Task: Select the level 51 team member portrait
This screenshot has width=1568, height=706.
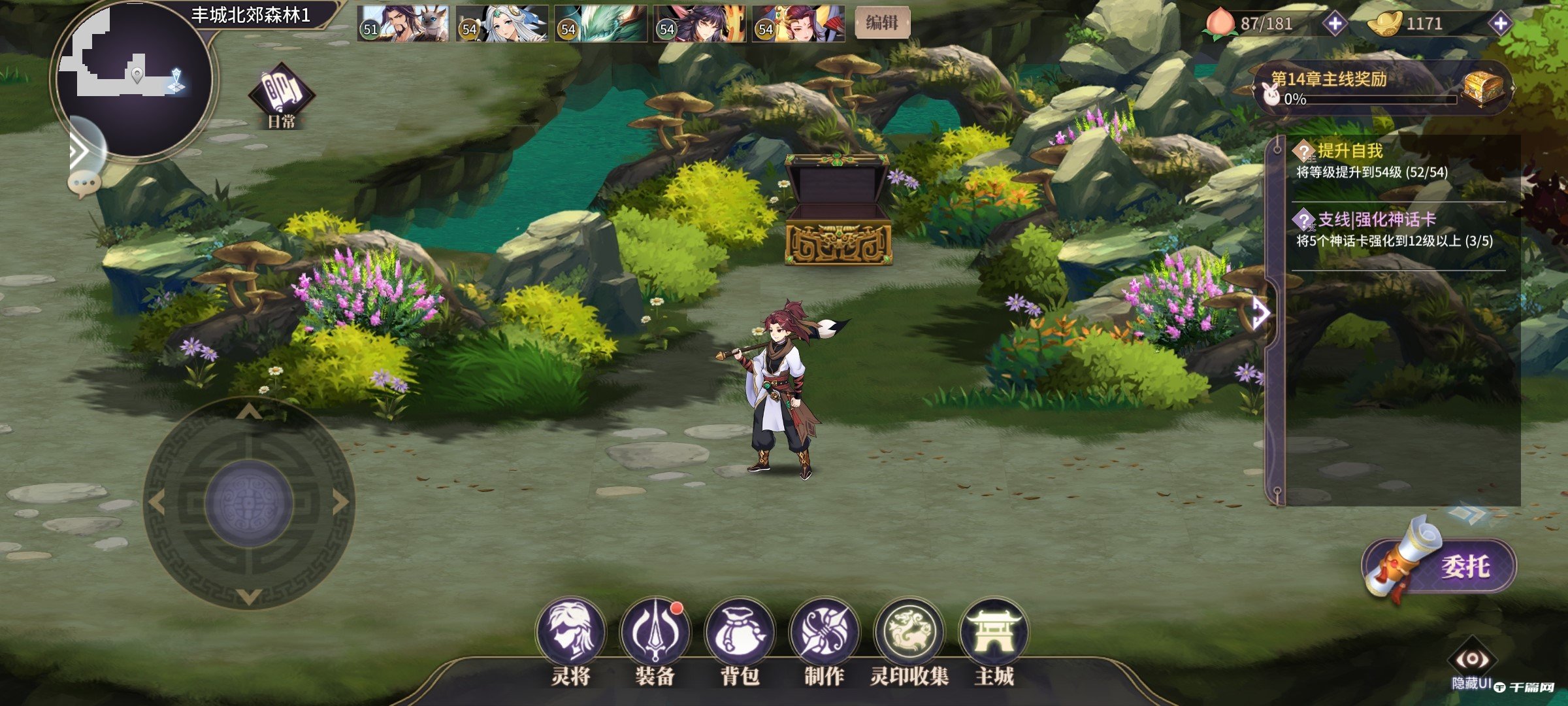Action: tap(403, 24)
